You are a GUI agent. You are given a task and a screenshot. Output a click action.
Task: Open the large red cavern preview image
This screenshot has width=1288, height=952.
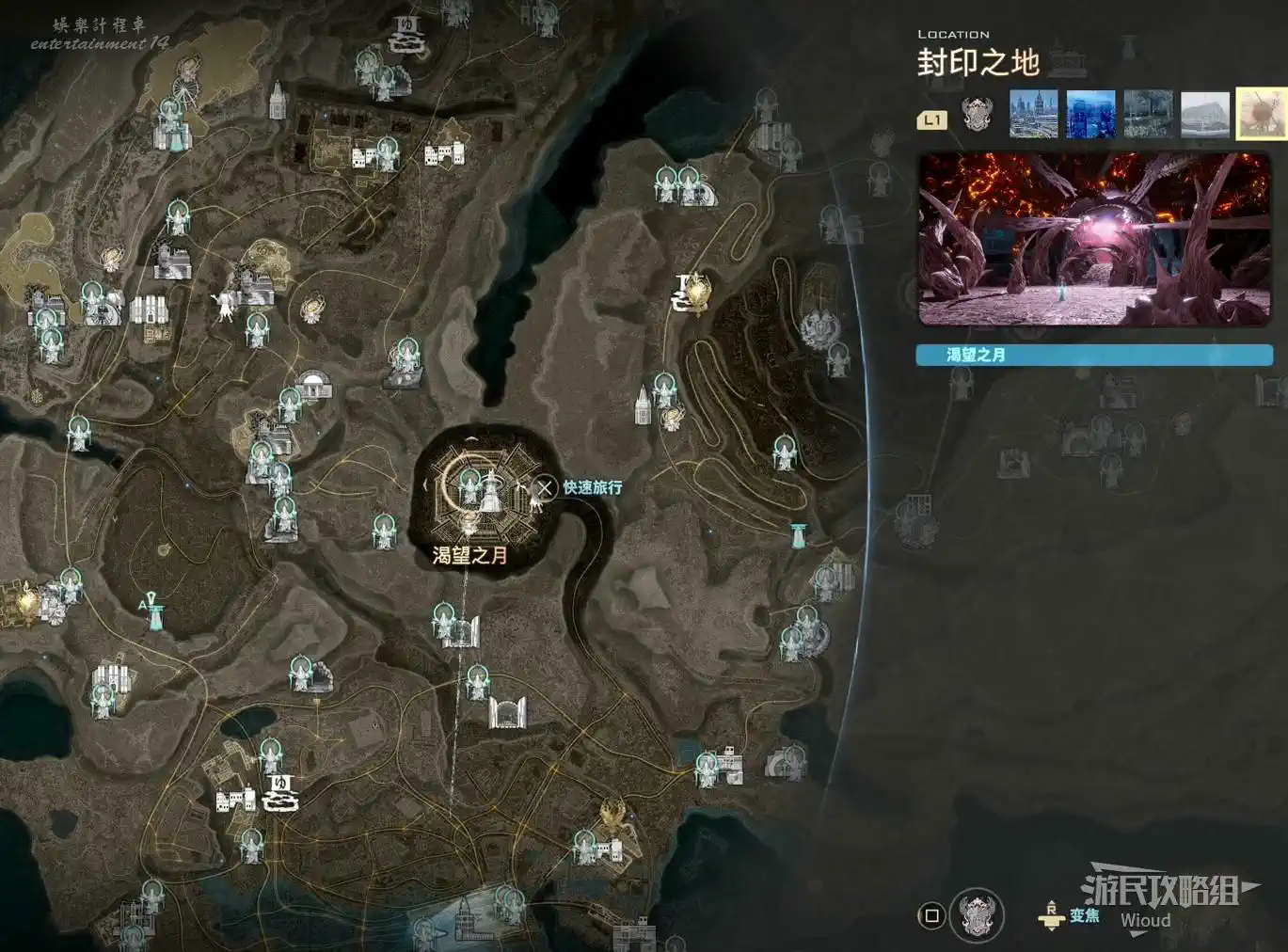[1094, 240]
